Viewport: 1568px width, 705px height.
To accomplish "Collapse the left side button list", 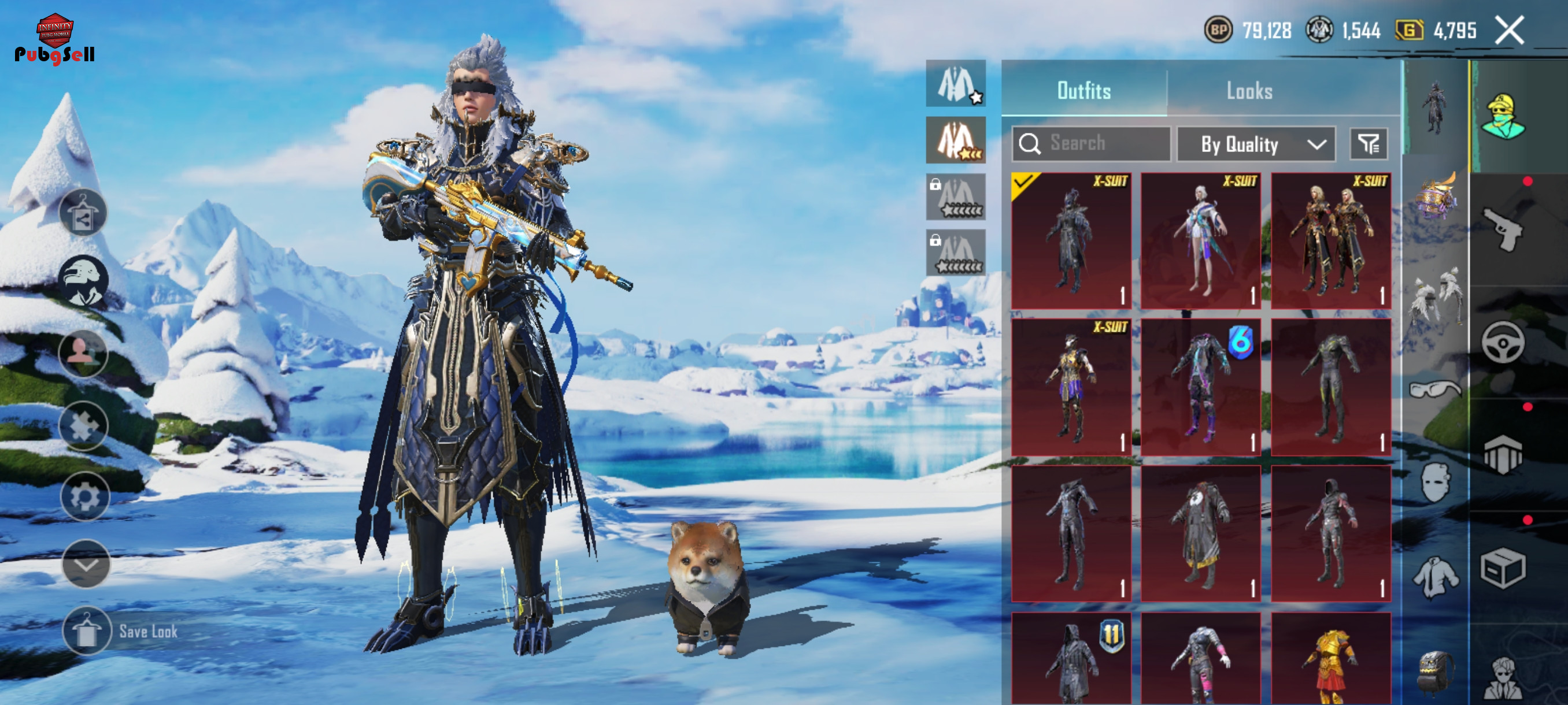I will tap(86, 564).
